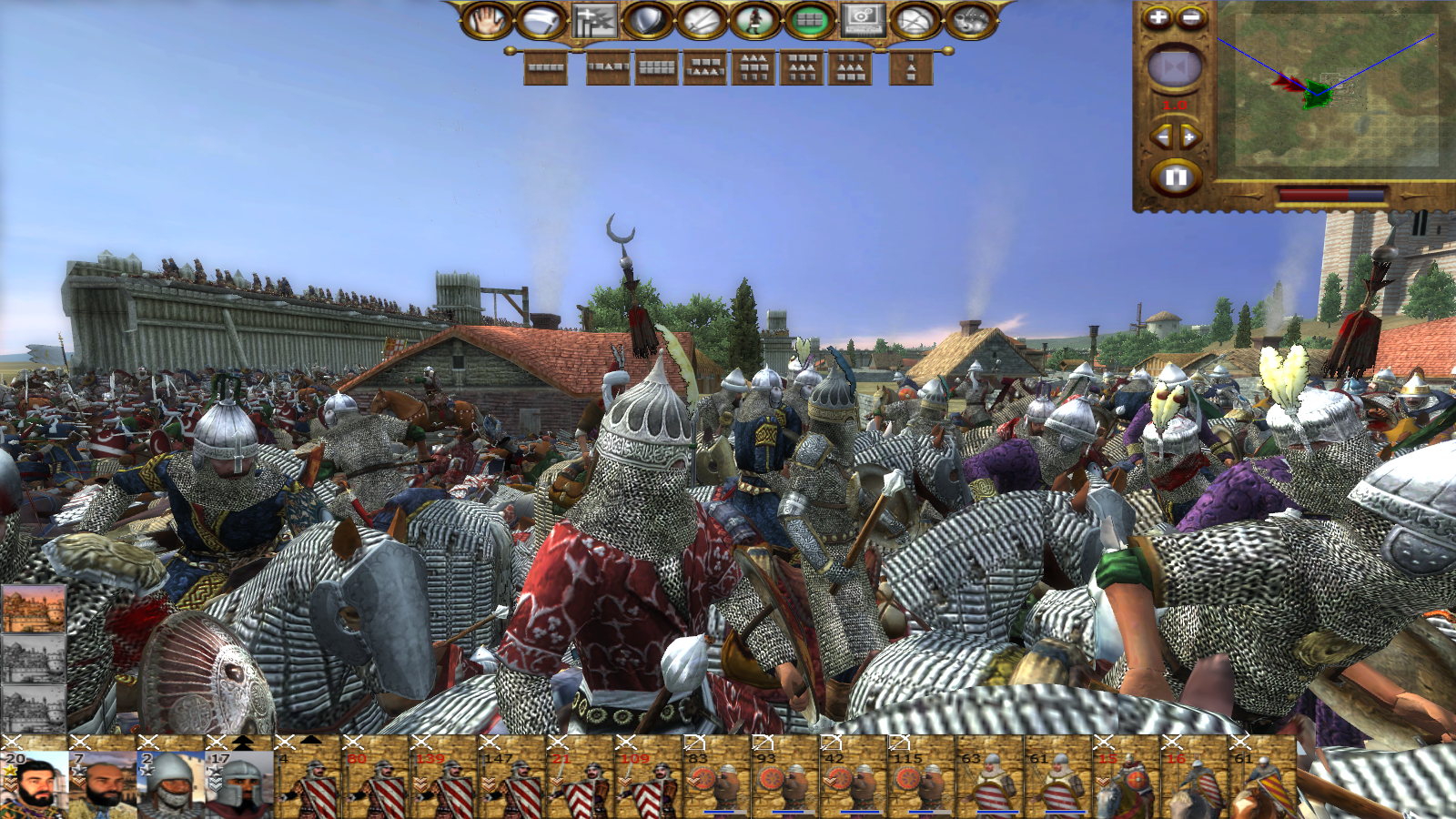This screenshot has width=1456, height=819.
Task: Open the top settlement view thumbnail
Action: coord(34,610)
